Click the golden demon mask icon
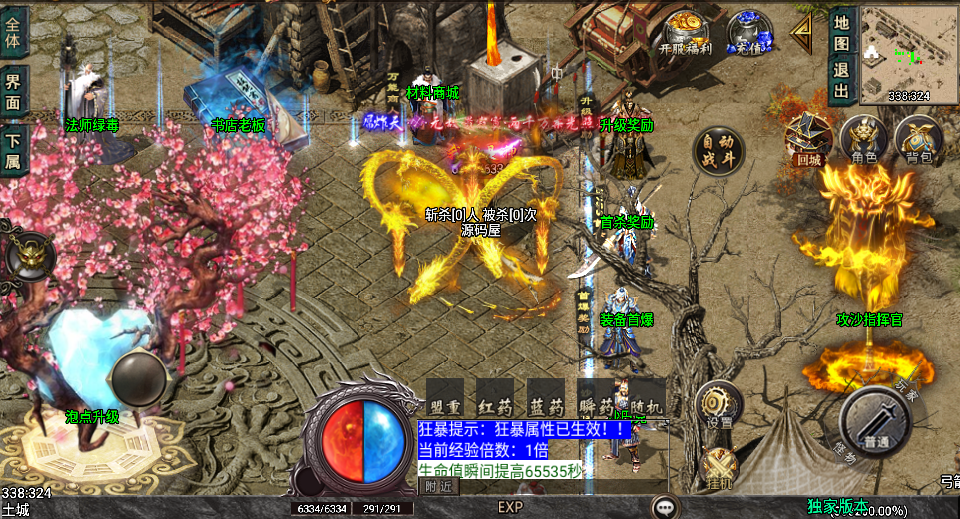960x519 pixels. (31, 256)
